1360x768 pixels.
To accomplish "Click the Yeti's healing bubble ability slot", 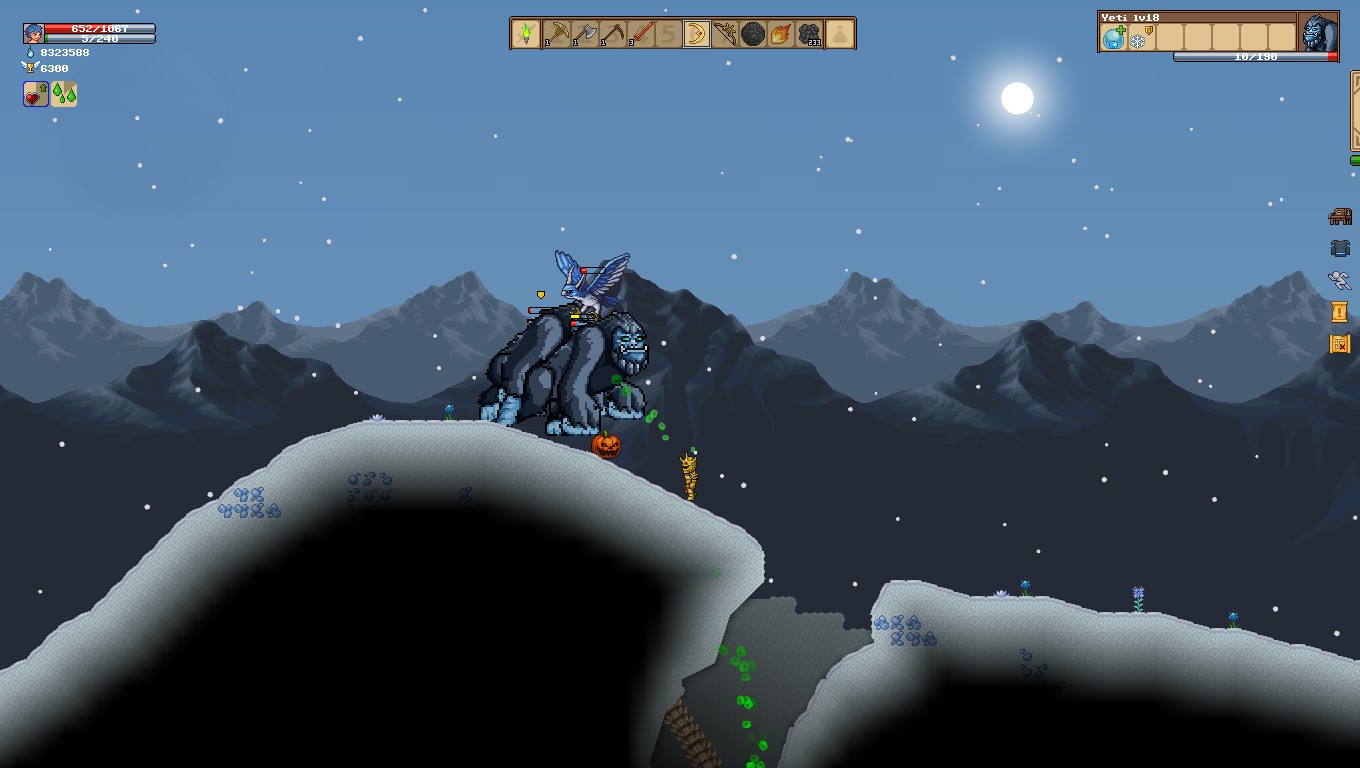I will pos(1113,38).
